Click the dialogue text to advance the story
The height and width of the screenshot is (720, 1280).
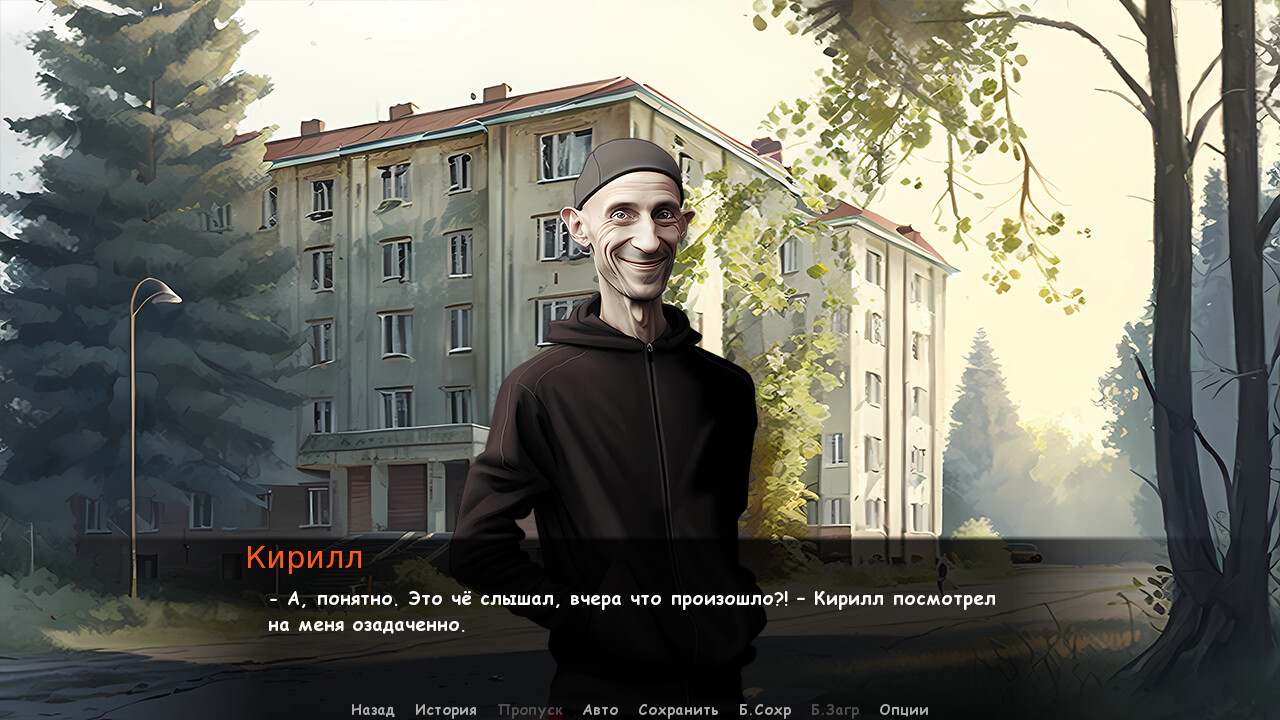(630, 610)
